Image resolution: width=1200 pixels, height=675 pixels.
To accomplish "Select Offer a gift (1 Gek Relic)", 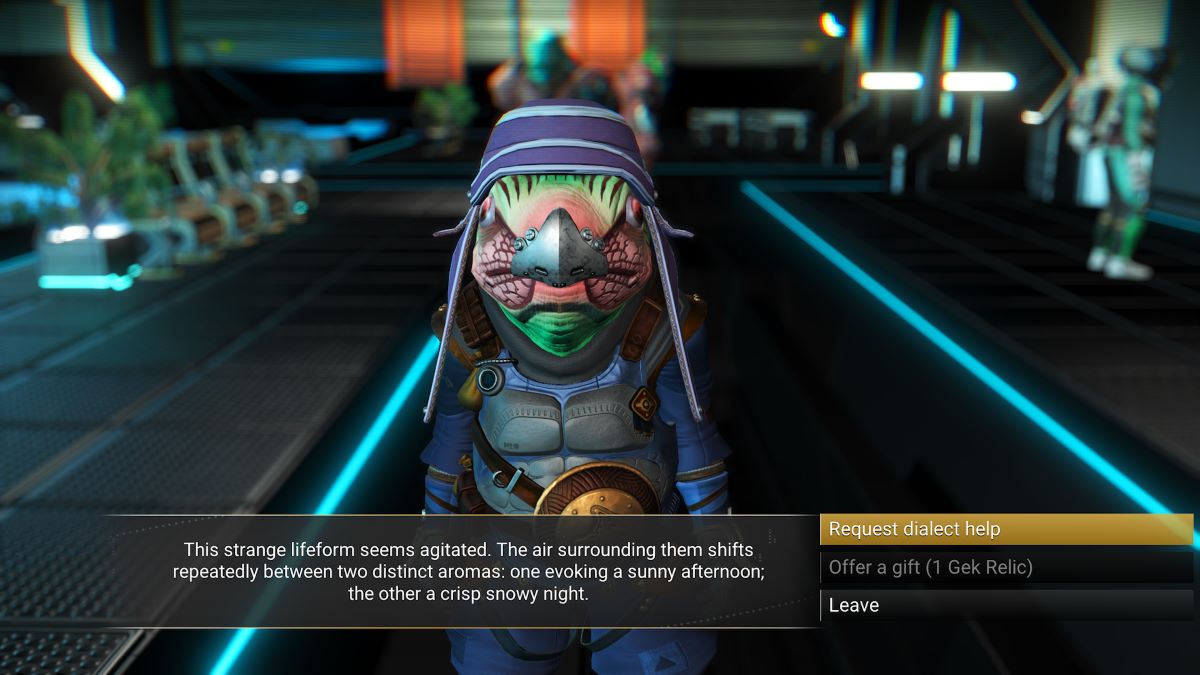I will pos(1005,568).
